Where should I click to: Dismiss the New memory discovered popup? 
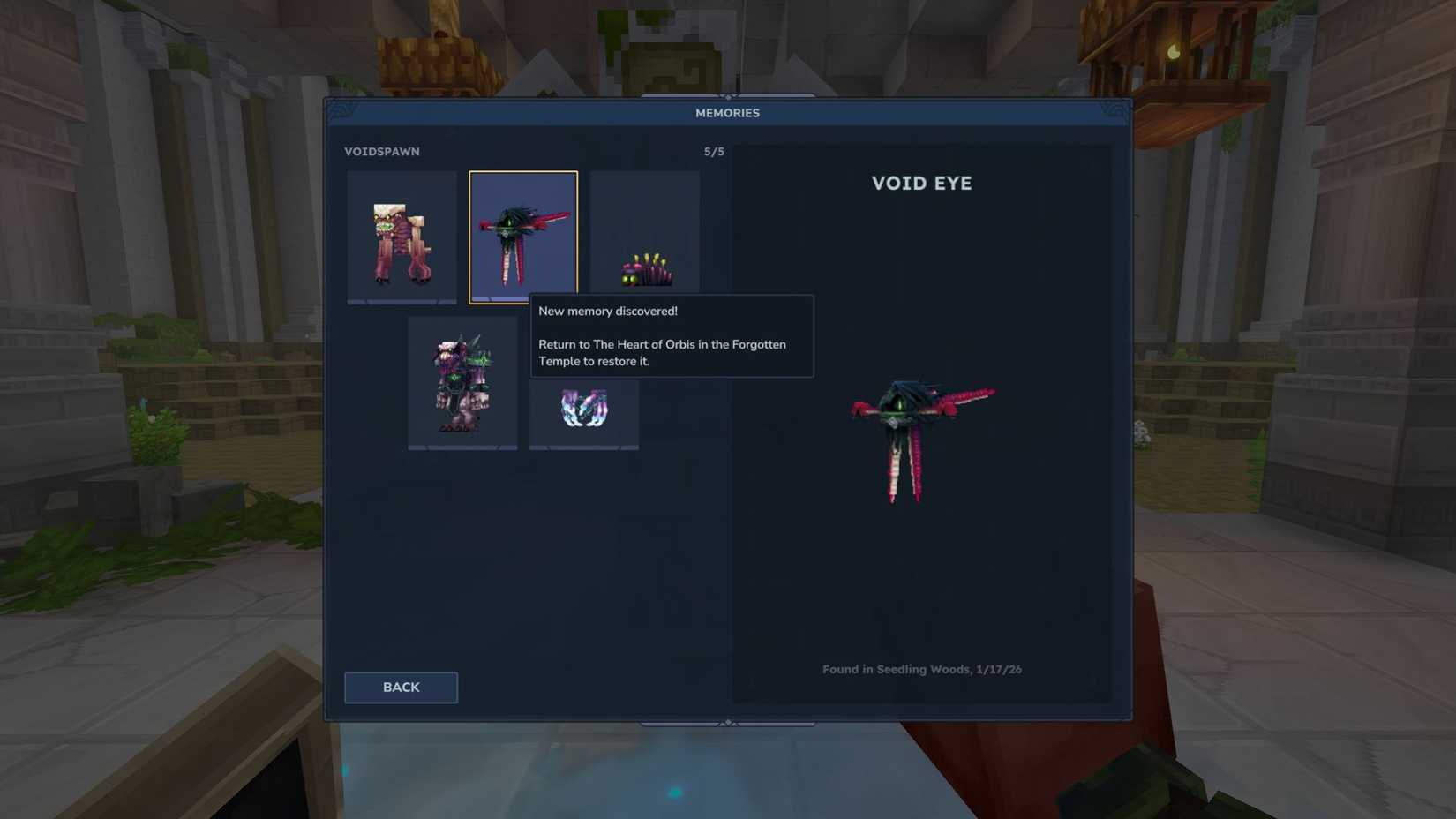click(x=671, y=335)
